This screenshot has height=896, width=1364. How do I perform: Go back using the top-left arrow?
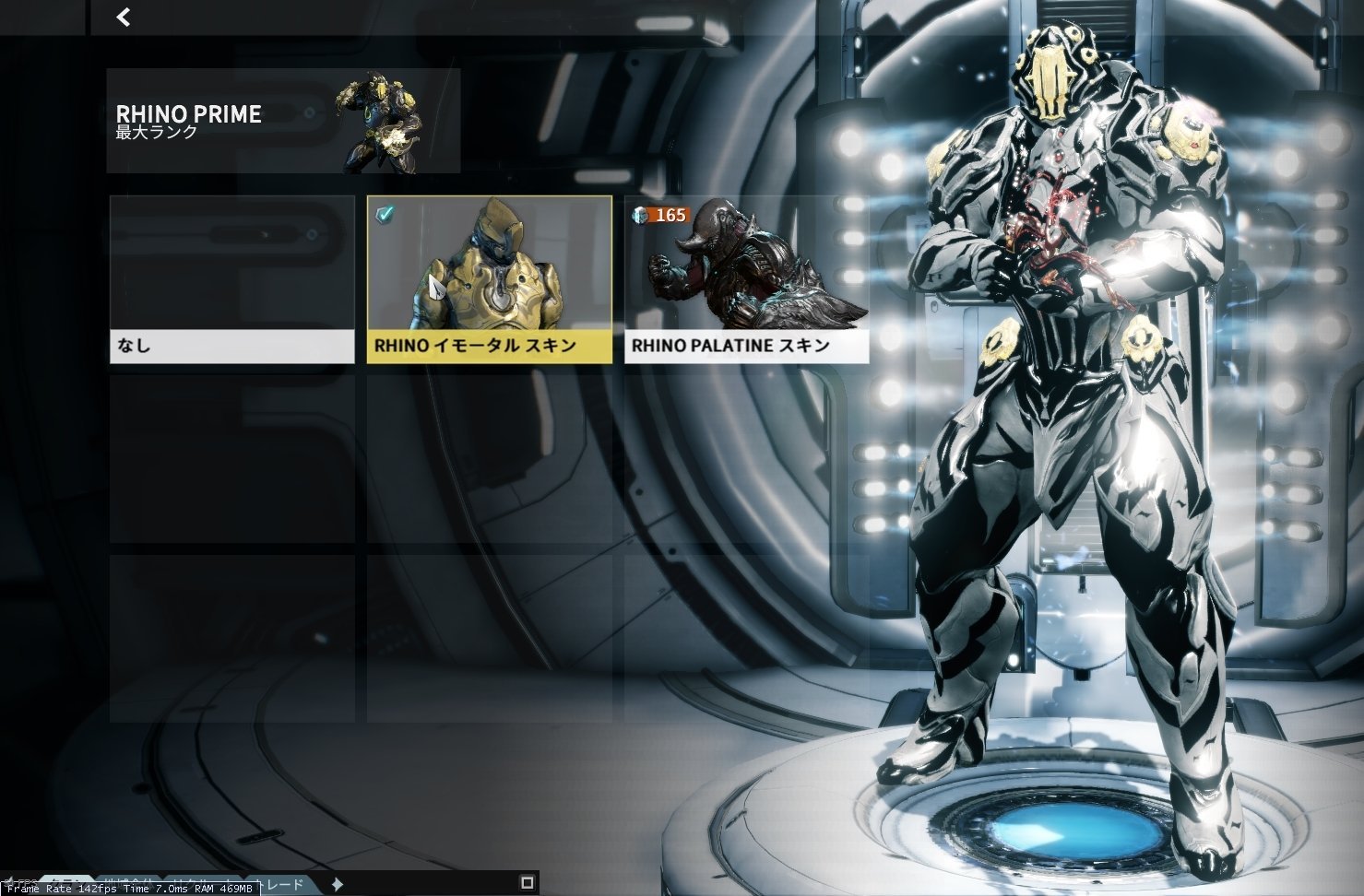[x=124, y=17]
